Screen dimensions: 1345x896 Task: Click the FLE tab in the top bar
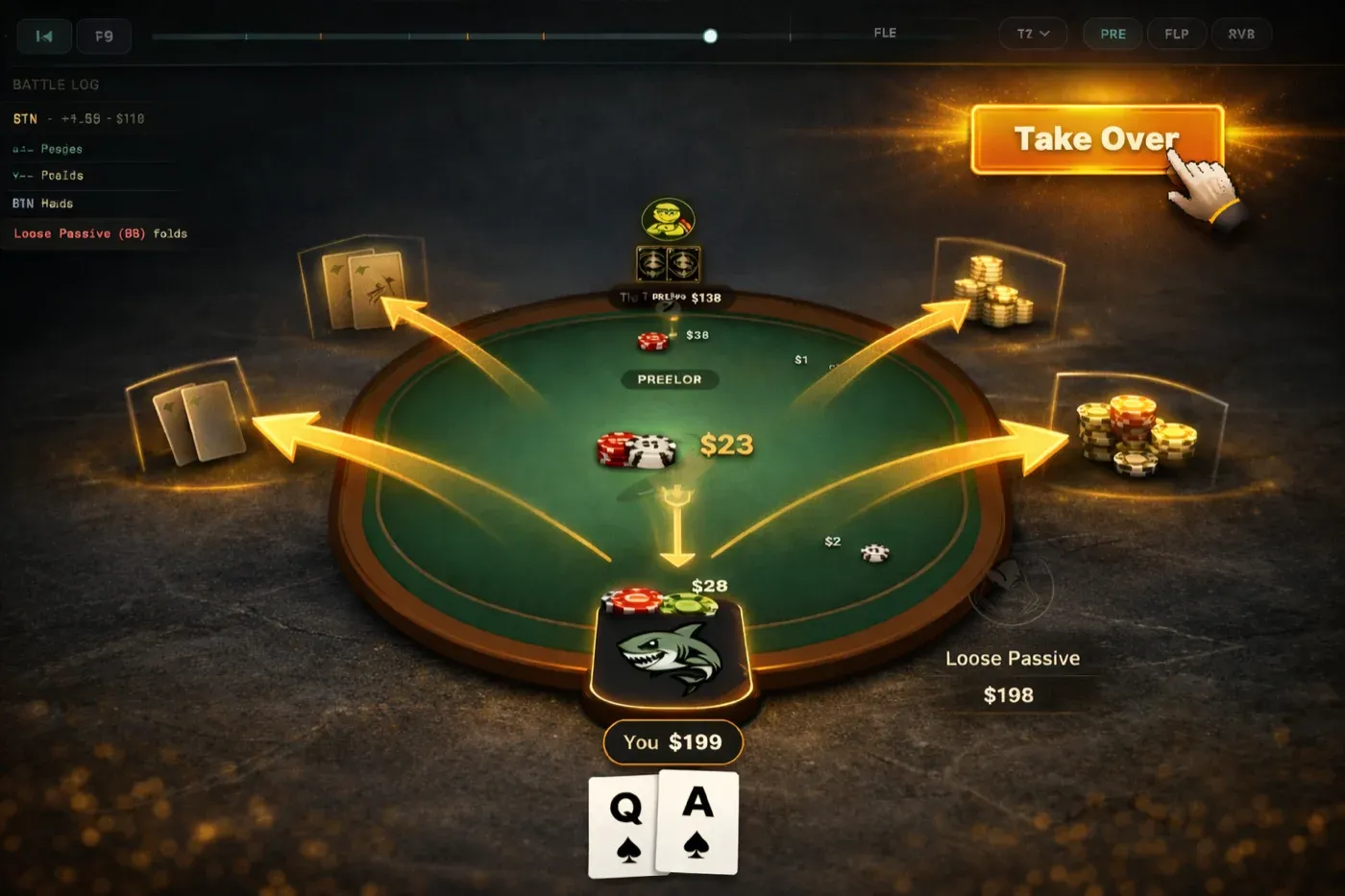point(885,32)
